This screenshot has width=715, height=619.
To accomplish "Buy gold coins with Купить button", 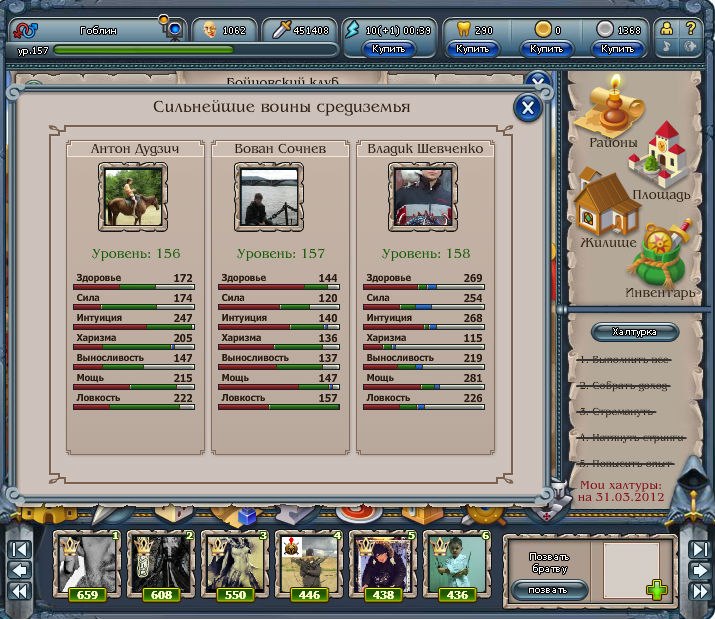I will [x=547, y=48].
